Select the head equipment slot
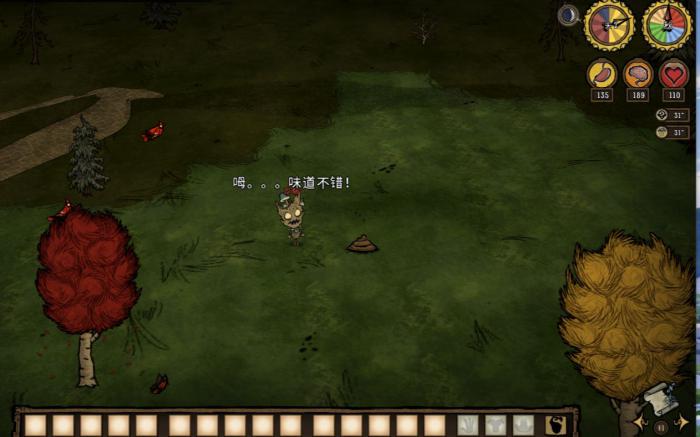Viewport: 700px width, 437px height. [x=522, y=425]
